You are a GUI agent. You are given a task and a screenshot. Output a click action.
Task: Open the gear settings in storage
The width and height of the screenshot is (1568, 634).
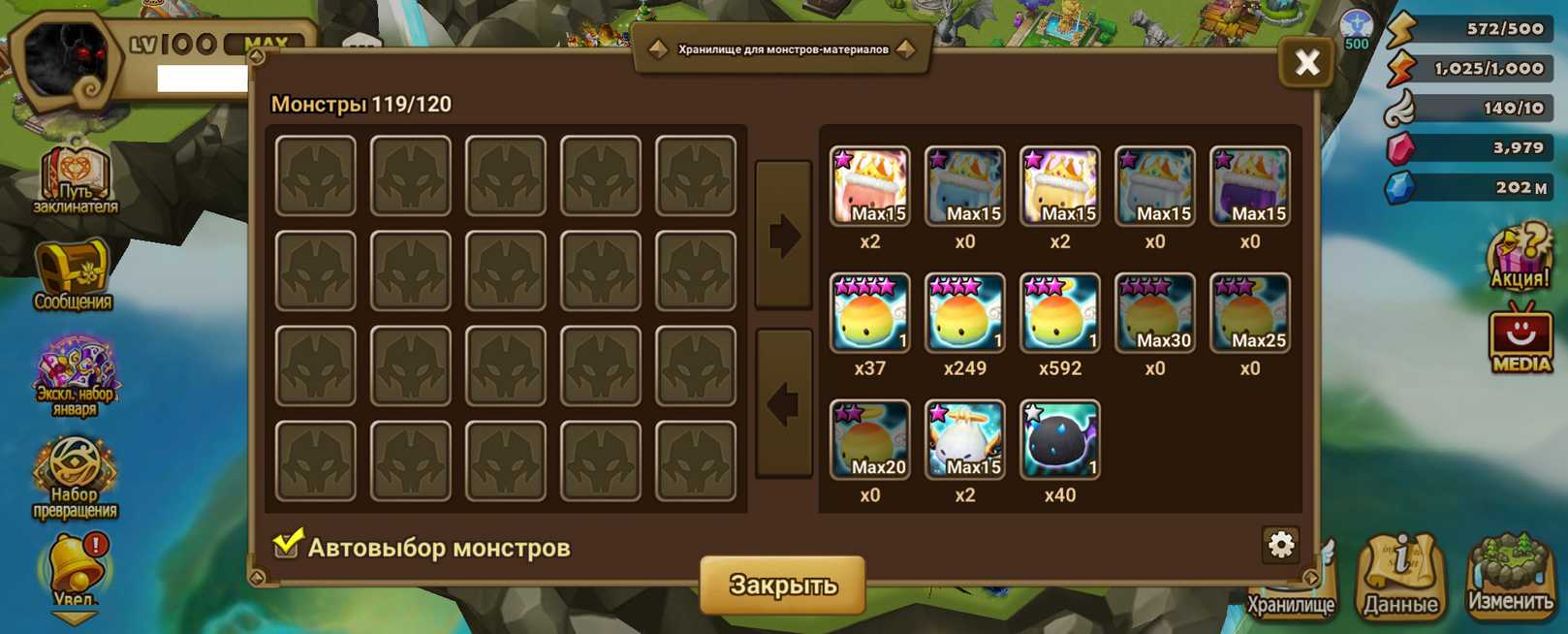[x=1280, y=545]
